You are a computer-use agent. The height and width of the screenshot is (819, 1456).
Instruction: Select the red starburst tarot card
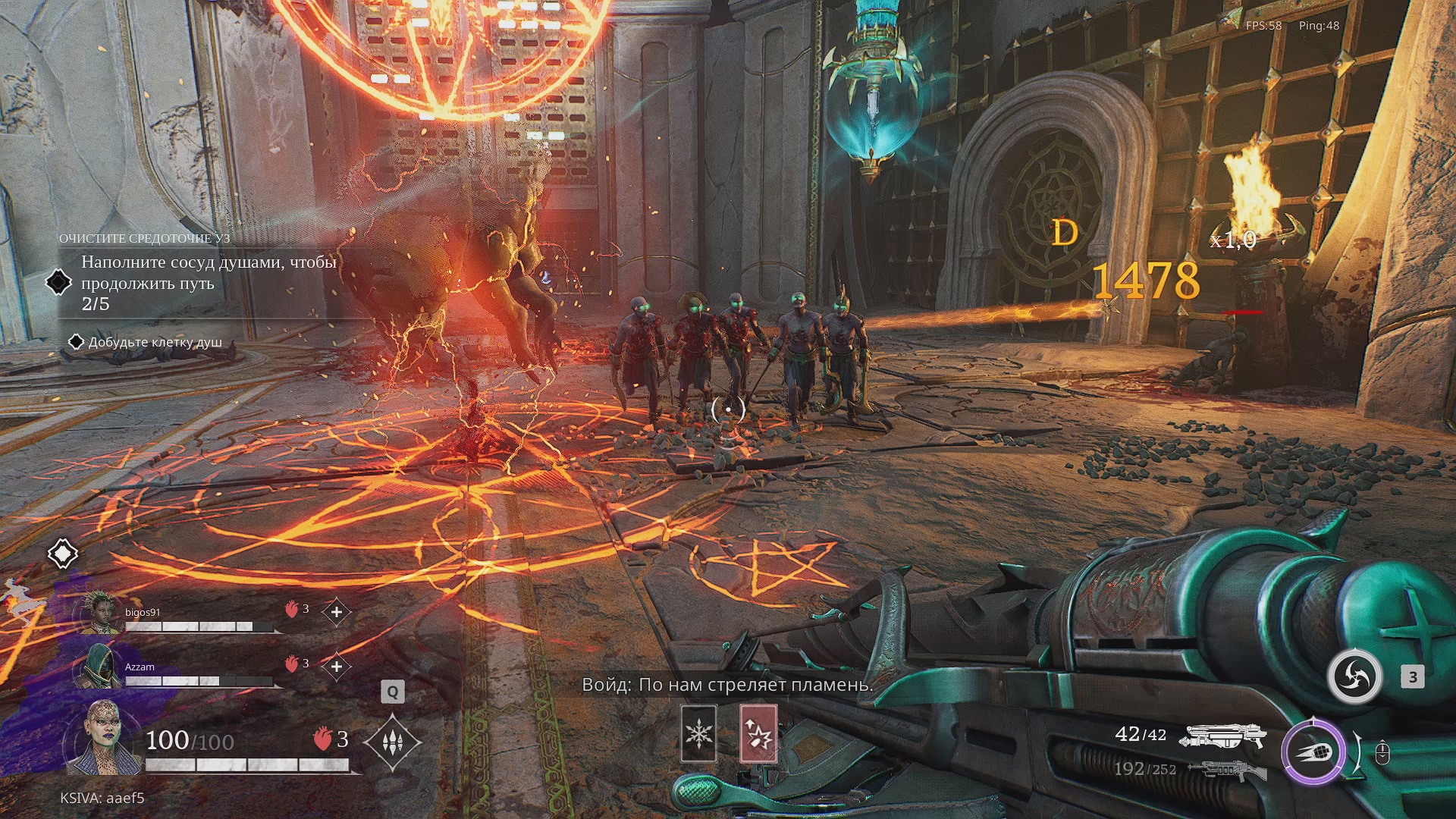point(758,733)
